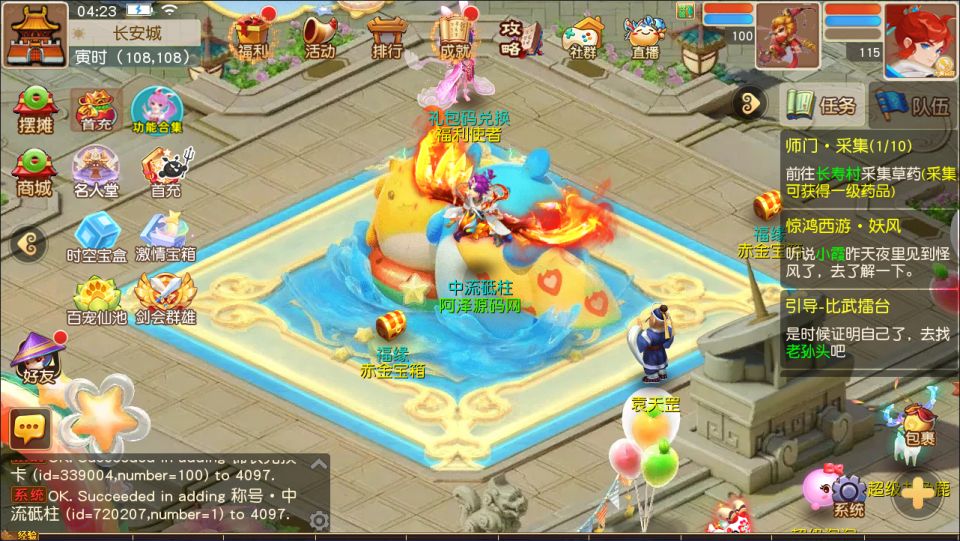Show the 排行 rankings
The image size is (960, 541).
click(387, 36)
